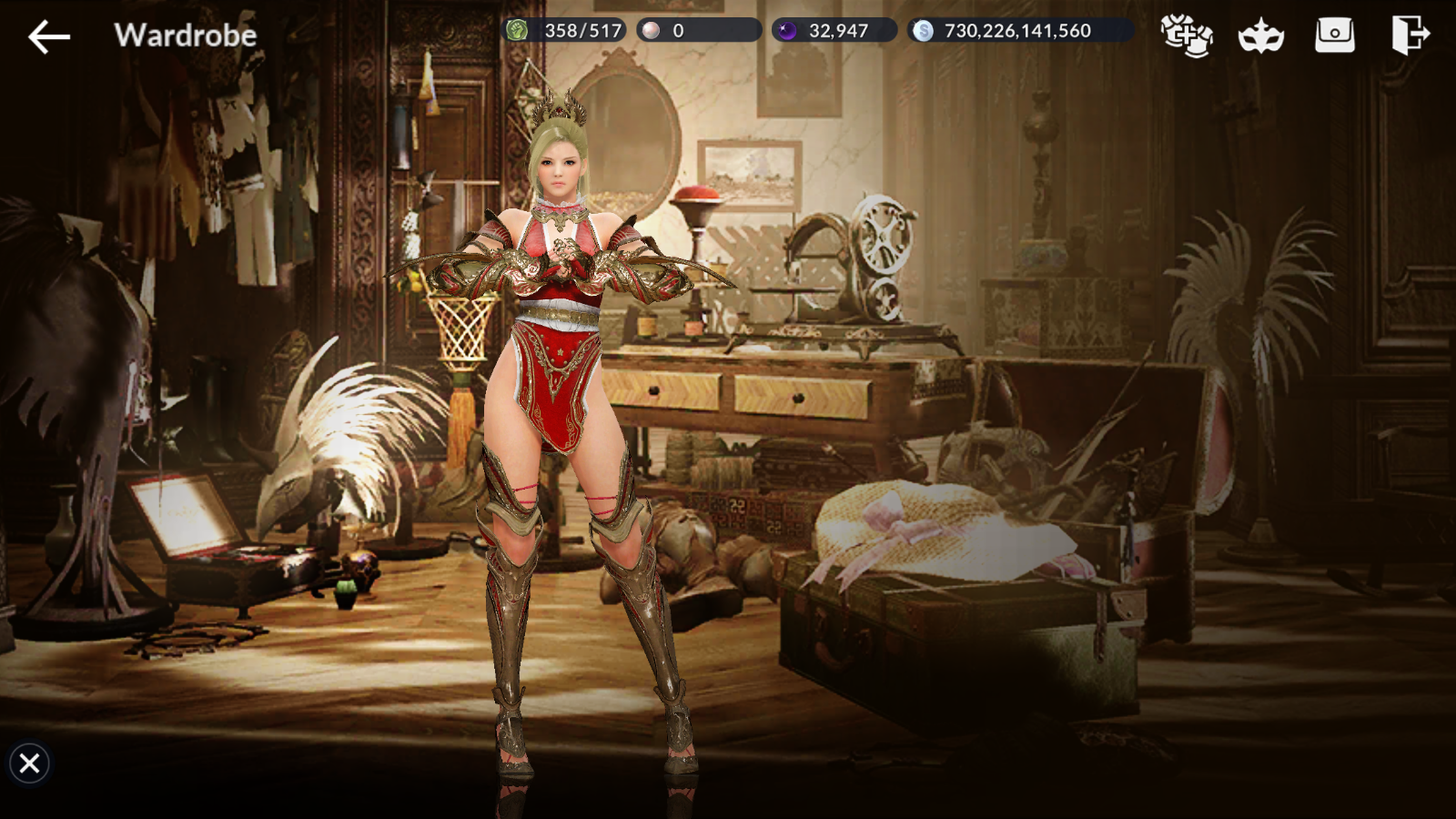1456x819 pixels.
Task: Go back using the arrow beside Wardrobe
Action: coord(49,36)
